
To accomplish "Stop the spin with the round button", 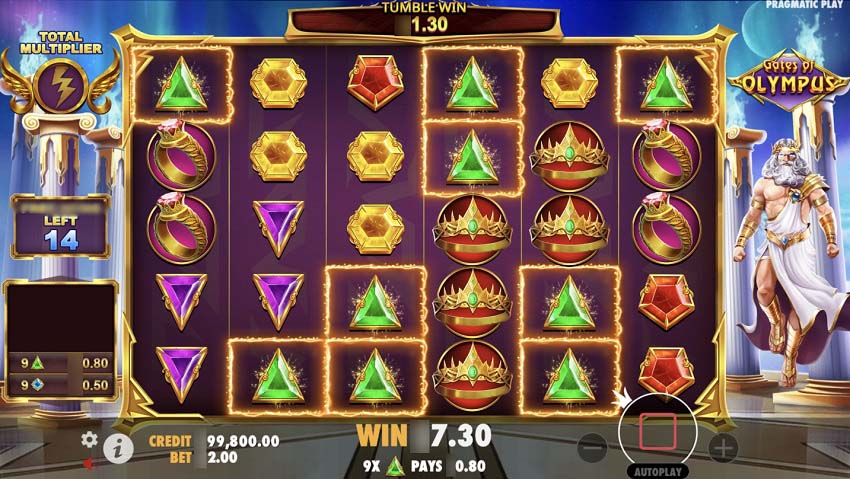I will click(x=657, y=431).
